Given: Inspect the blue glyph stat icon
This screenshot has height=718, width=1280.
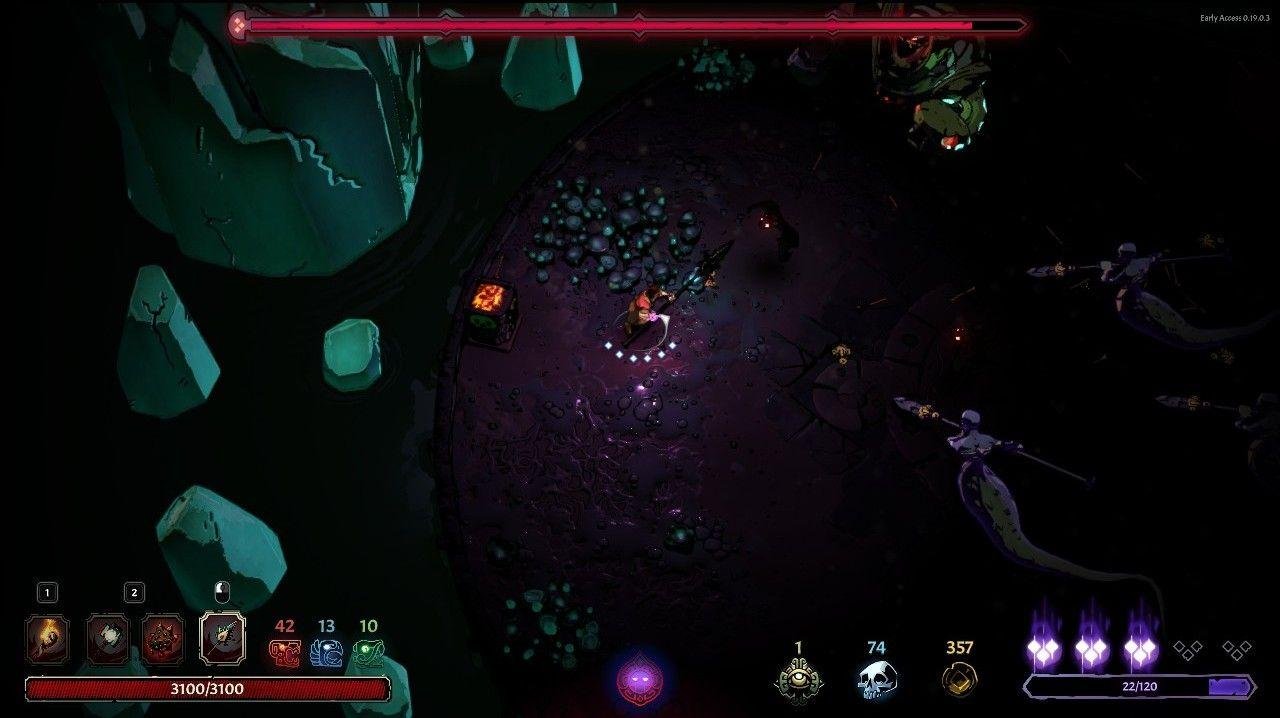Looking at the screenshot, I should [326, 653].
